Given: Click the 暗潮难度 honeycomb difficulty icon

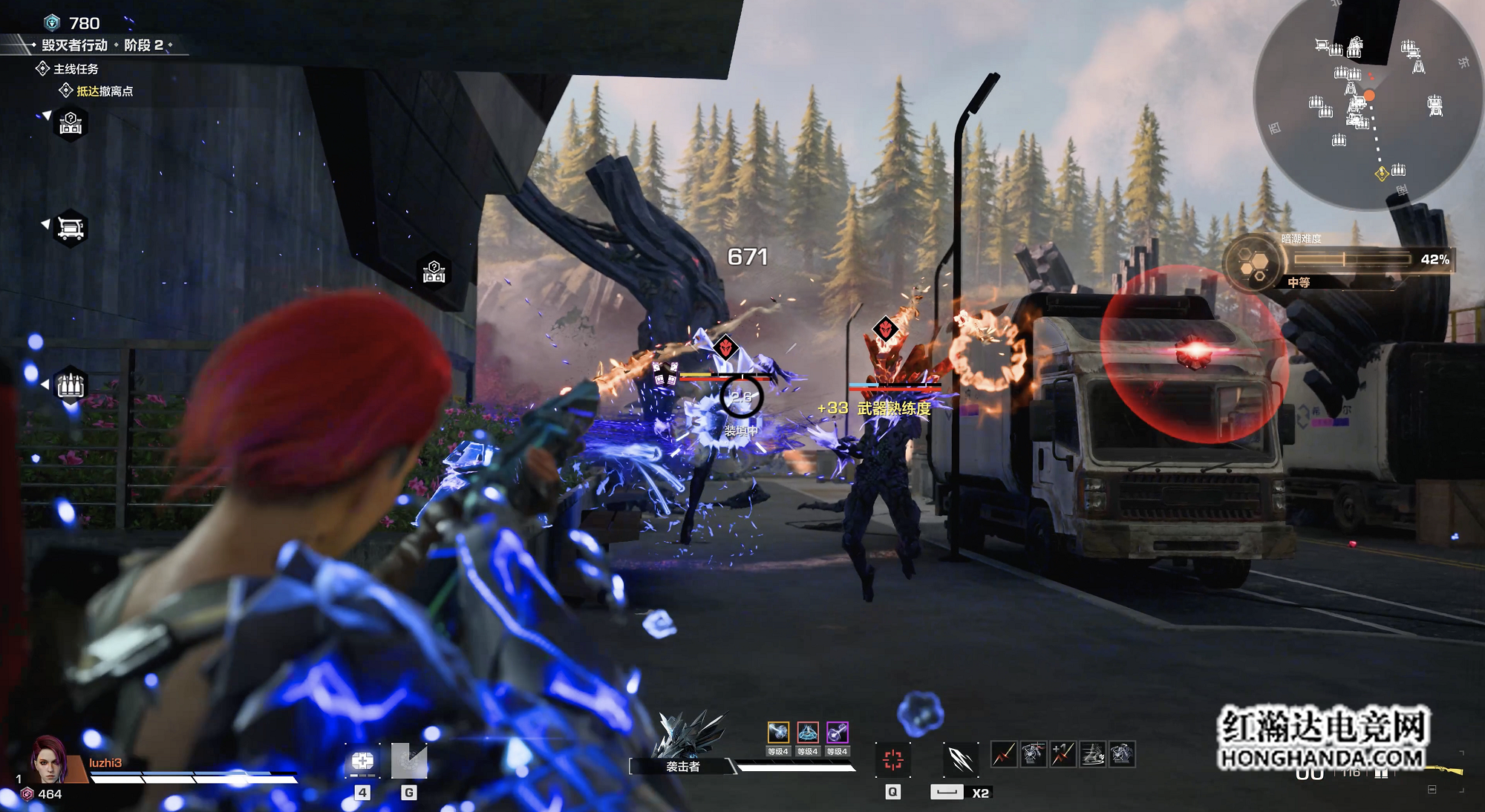Looking at the screenshot, I should pyautogui.click(x=1255, y=263).
